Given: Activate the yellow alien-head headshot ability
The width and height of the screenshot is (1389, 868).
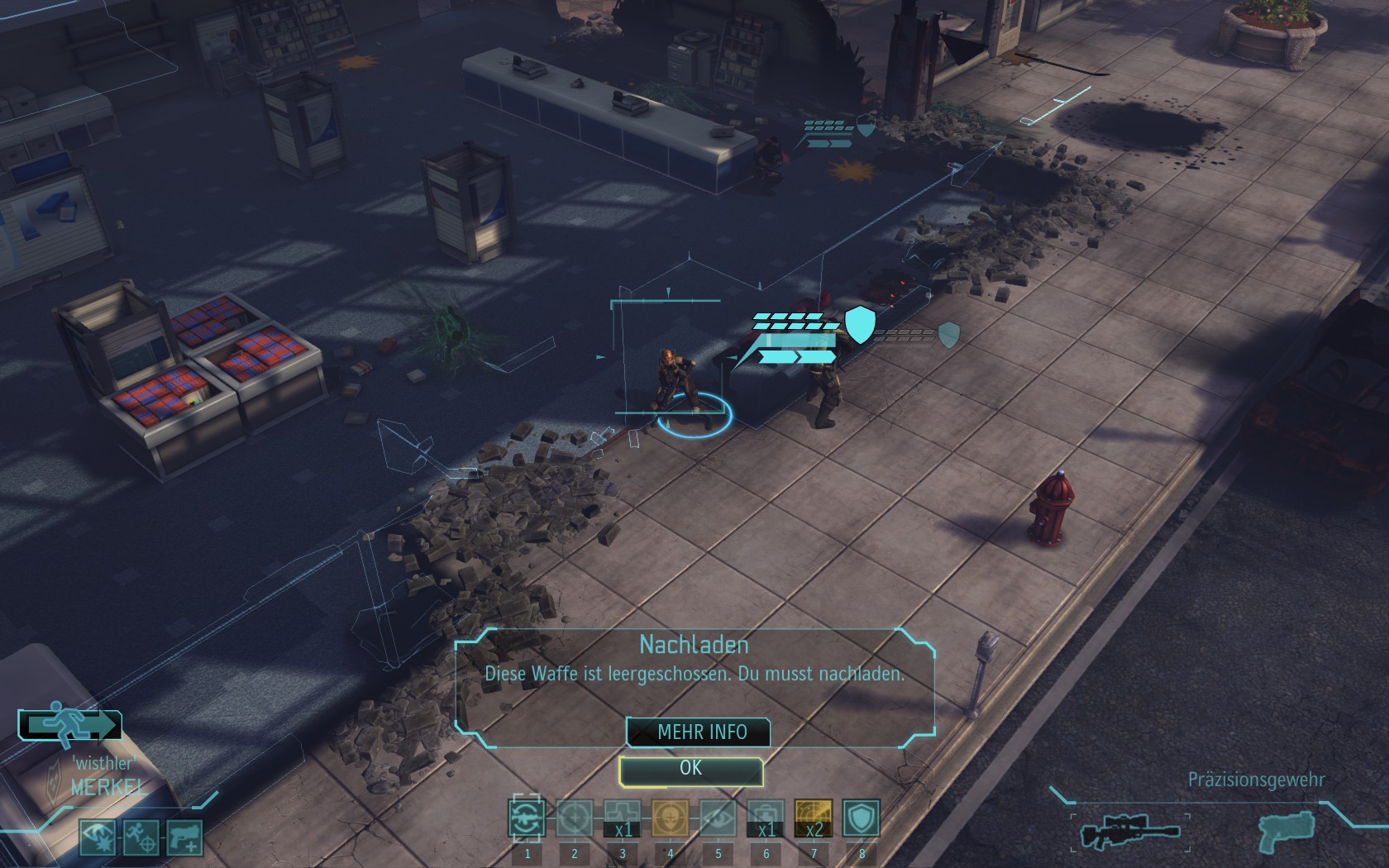Looking at the screenshot, I should click(x=670, y=818).
